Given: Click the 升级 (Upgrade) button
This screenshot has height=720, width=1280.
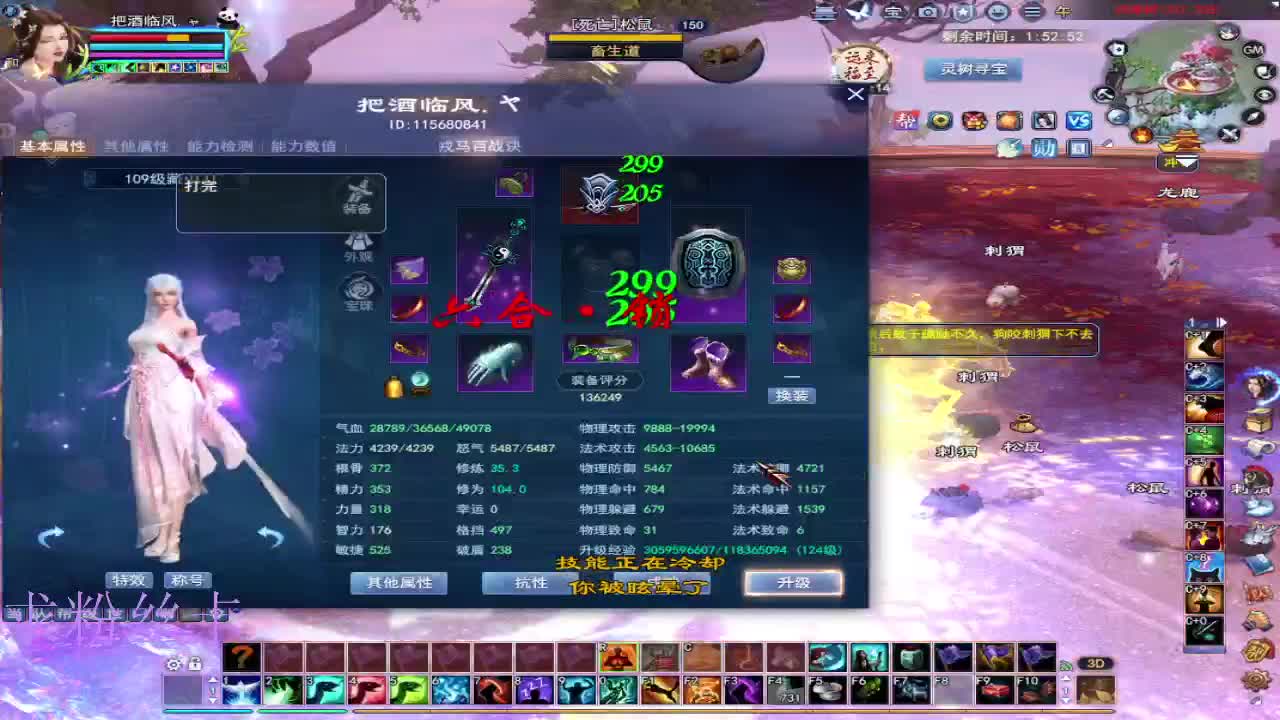Looking at the screenshot, I should [793, 583].
